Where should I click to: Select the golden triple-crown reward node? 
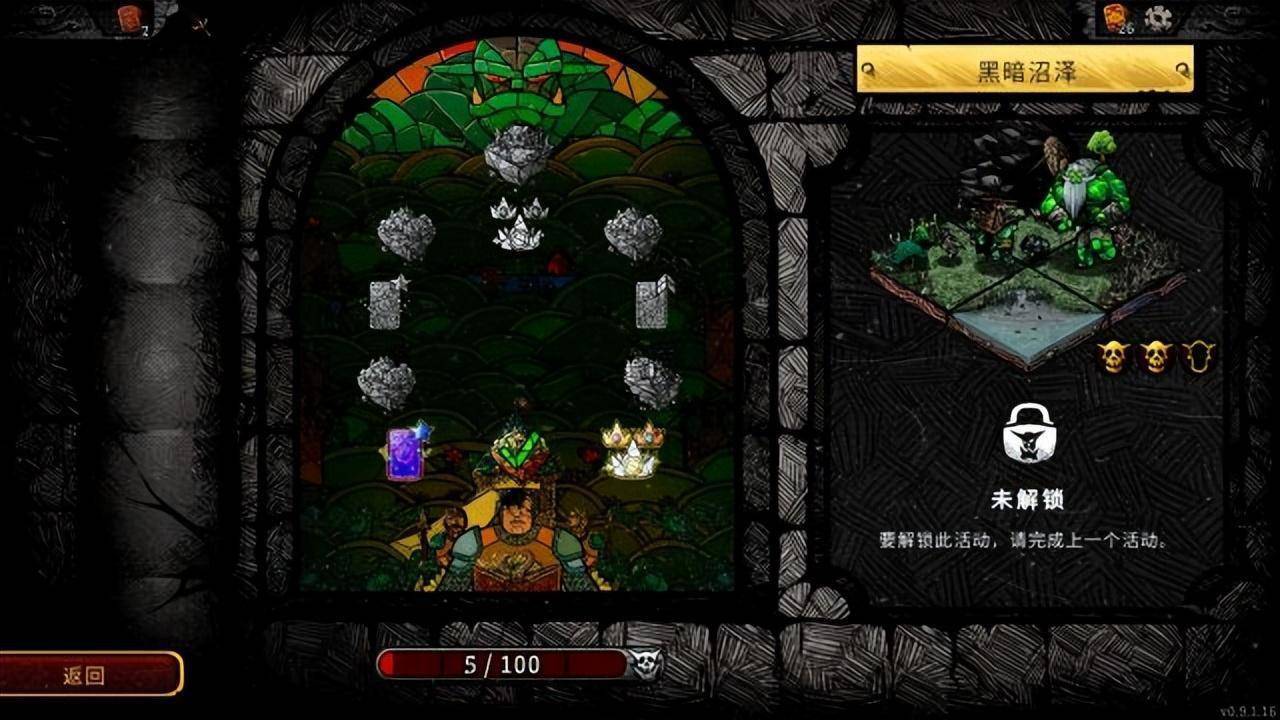click(632, 450)
